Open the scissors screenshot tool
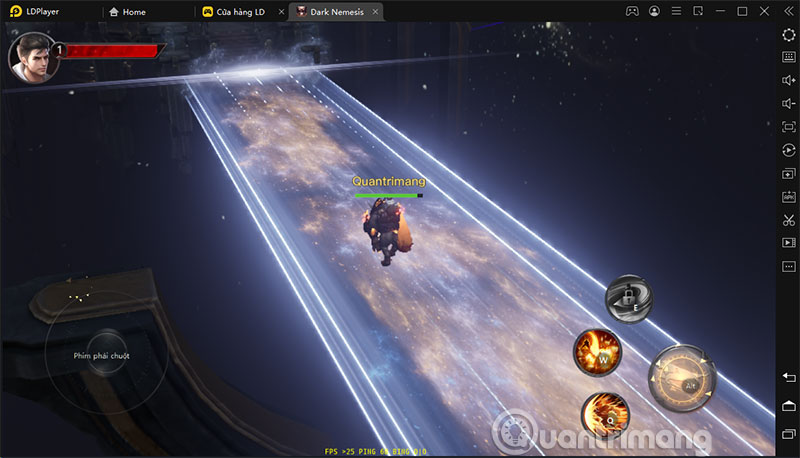 tap(789, 219)
